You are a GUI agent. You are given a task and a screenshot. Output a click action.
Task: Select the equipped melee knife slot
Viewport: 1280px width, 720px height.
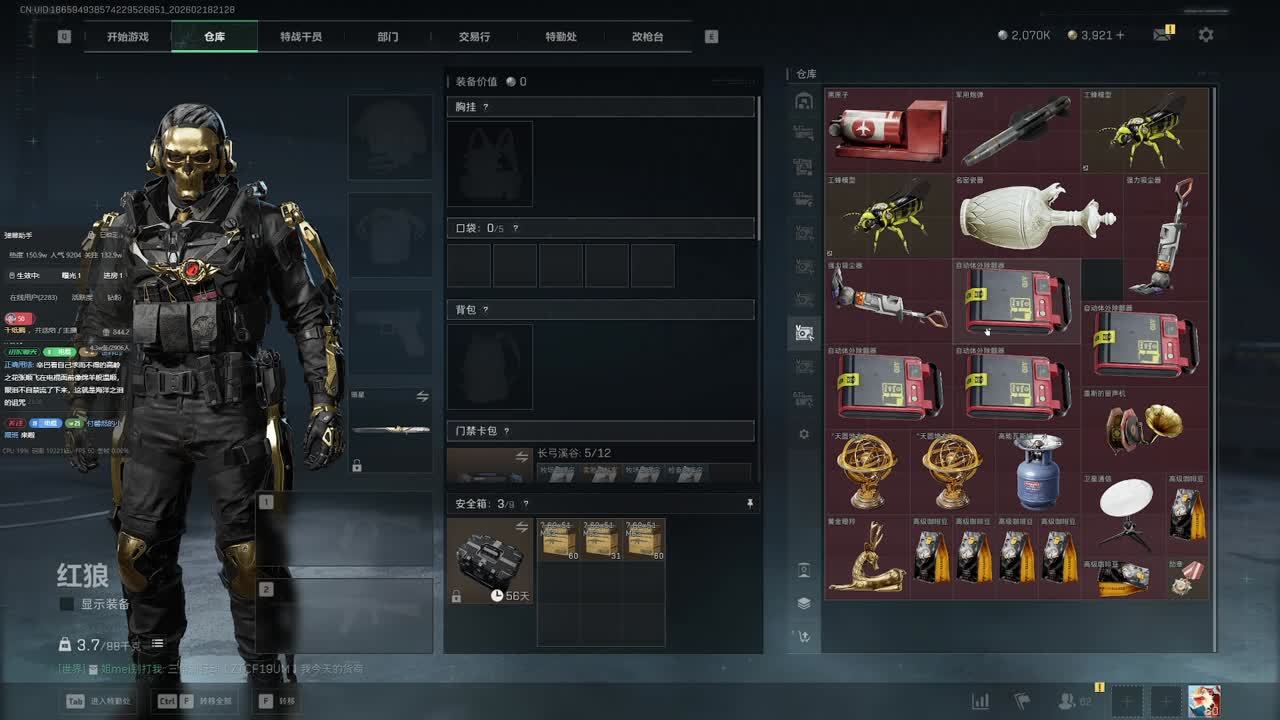click(x=390, y=431)
